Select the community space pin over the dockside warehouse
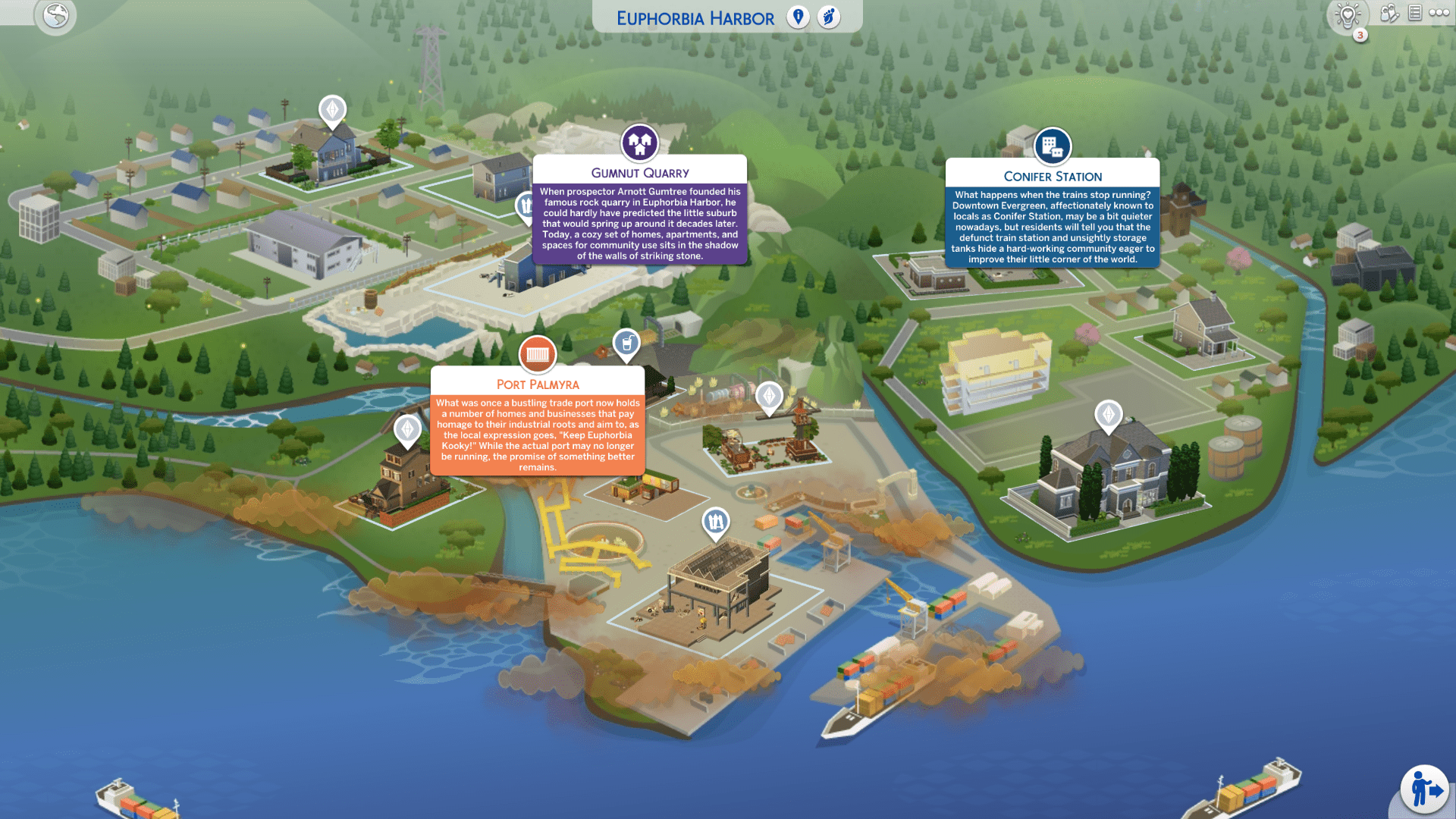This screenshot has width=1456, height=819. 715,522
